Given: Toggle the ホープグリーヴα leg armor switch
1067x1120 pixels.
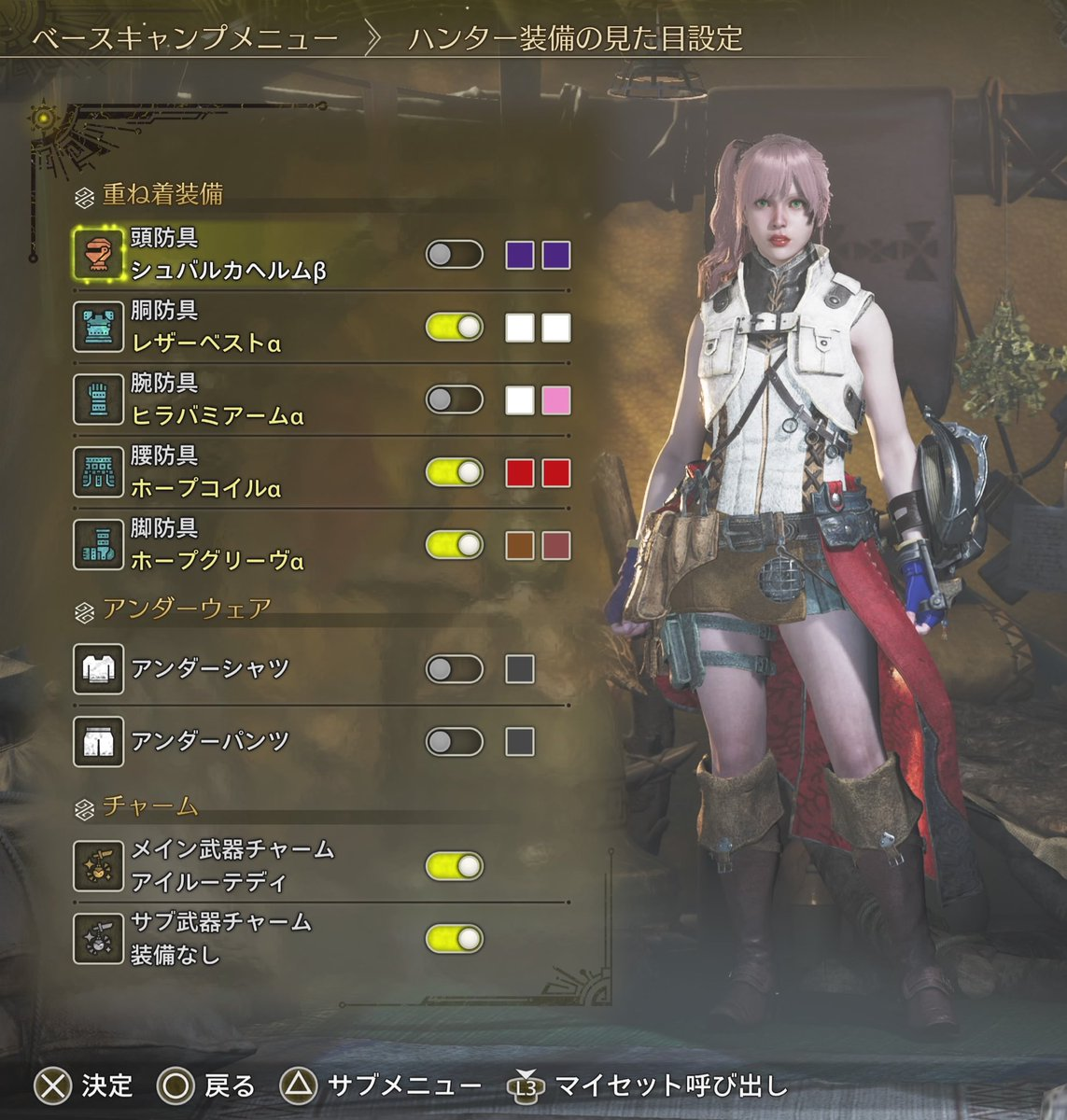Looking at the screenshot, I should 455,546.
